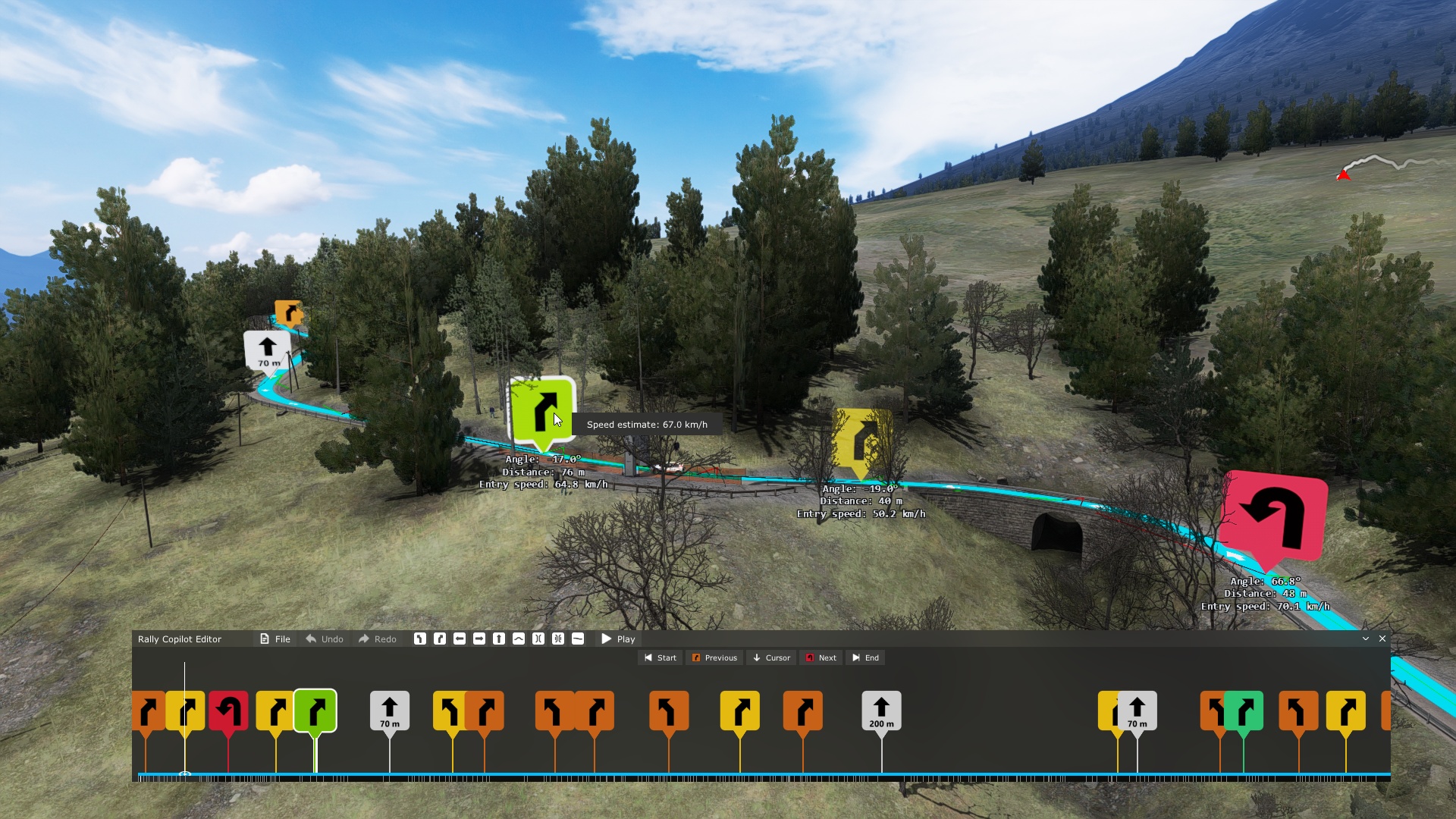
Task: Click the left arrow pacenote toolbar icon
Action: point(460,639)
